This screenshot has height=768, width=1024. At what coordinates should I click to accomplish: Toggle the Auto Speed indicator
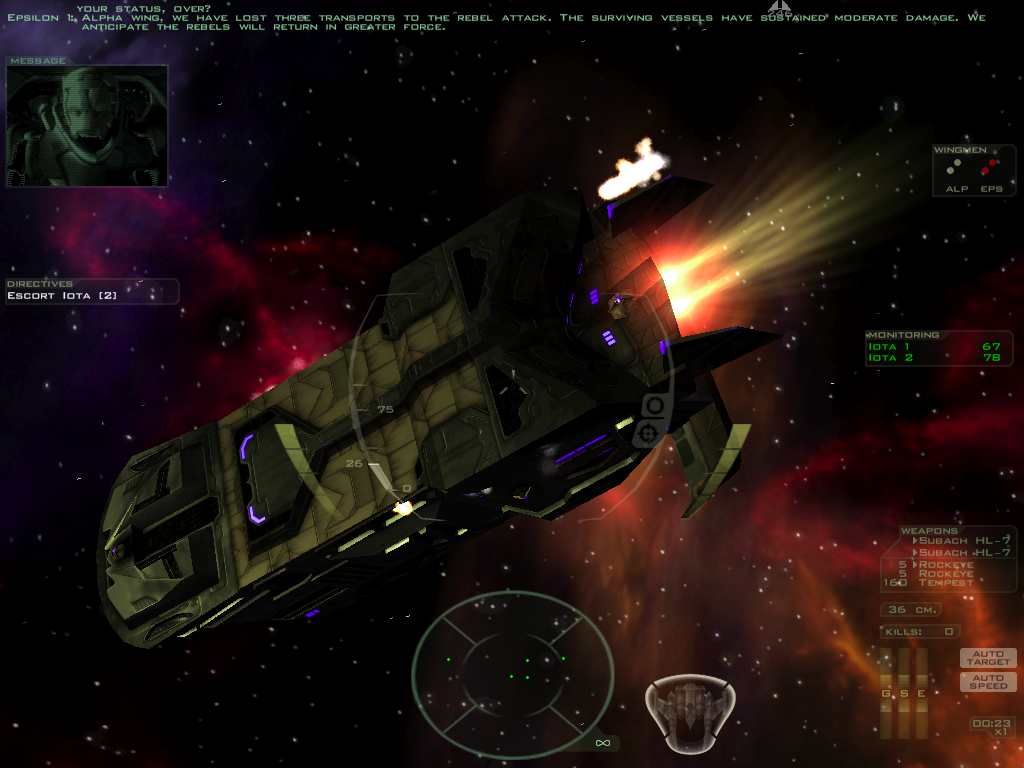988,682
